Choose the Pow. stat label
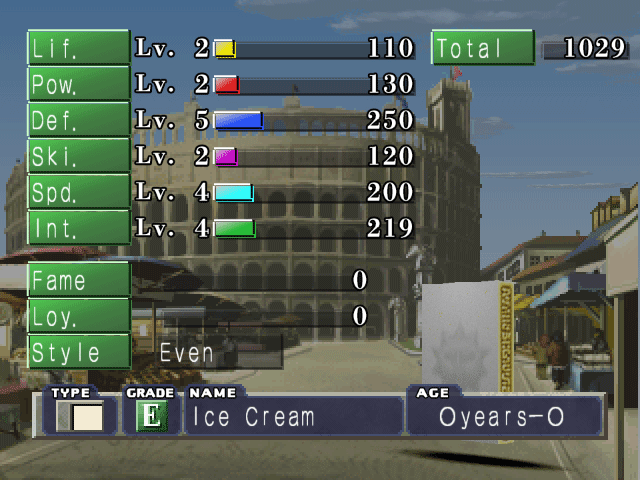 click(x=78, y=83)
